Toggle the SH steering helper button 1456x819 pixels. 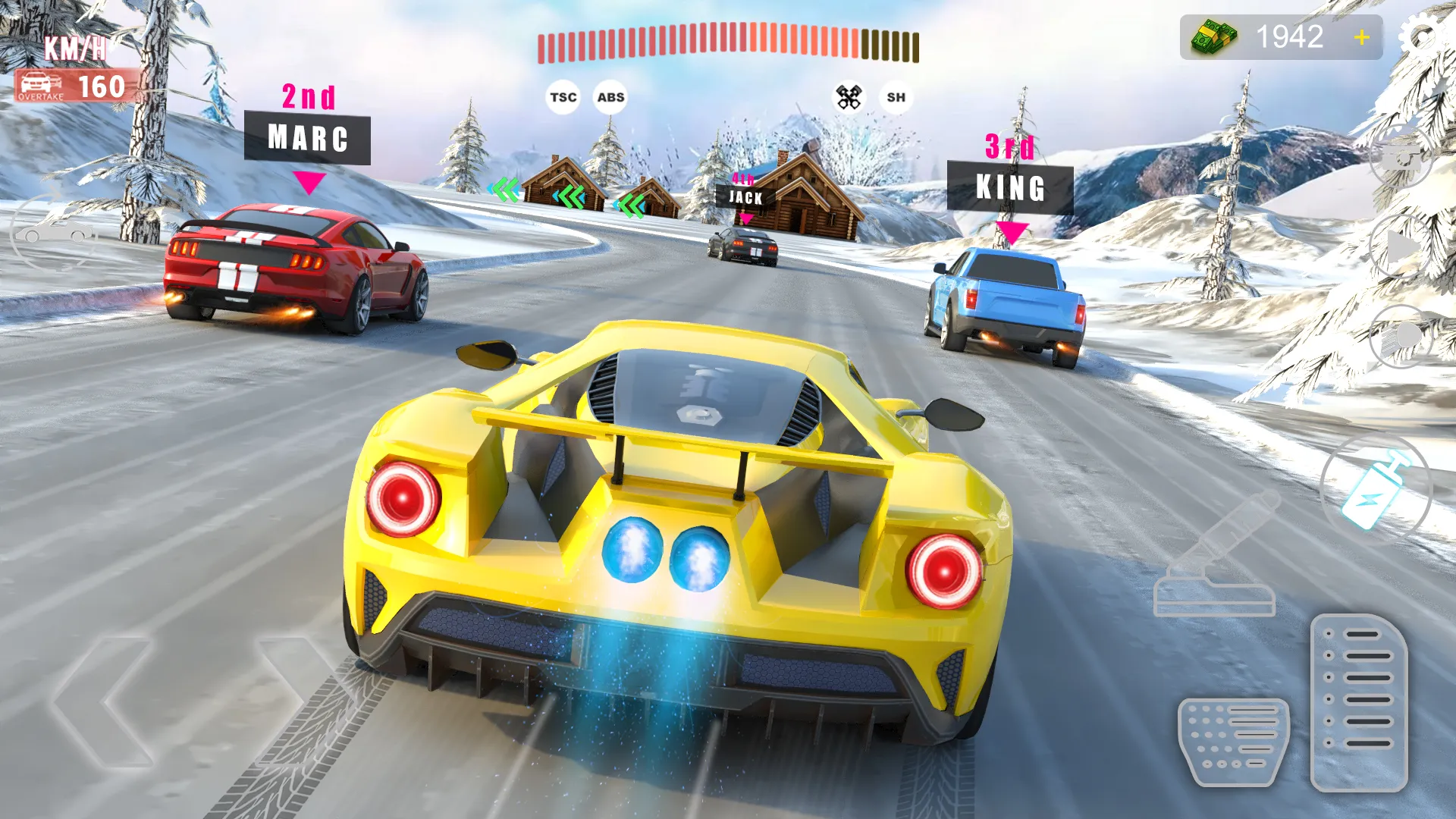(896, 97)
